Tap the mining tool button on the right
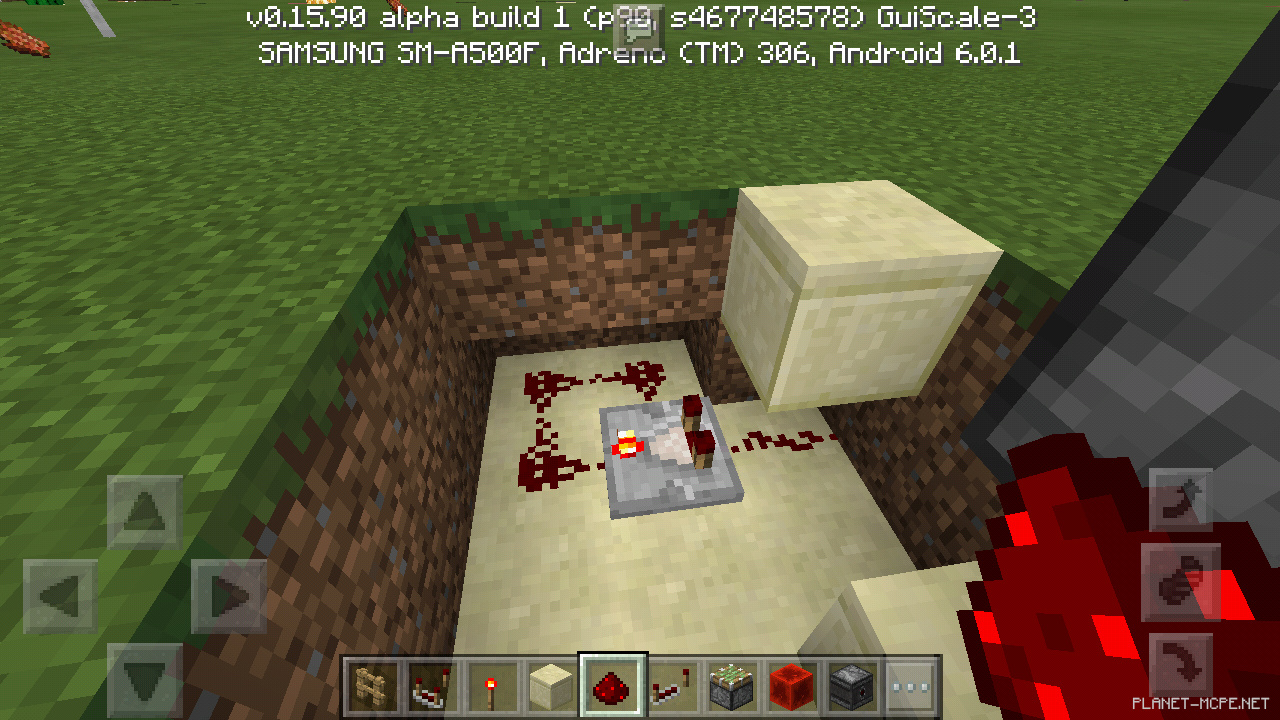Screen dimensions: 1280x720 coord(1180,500)
